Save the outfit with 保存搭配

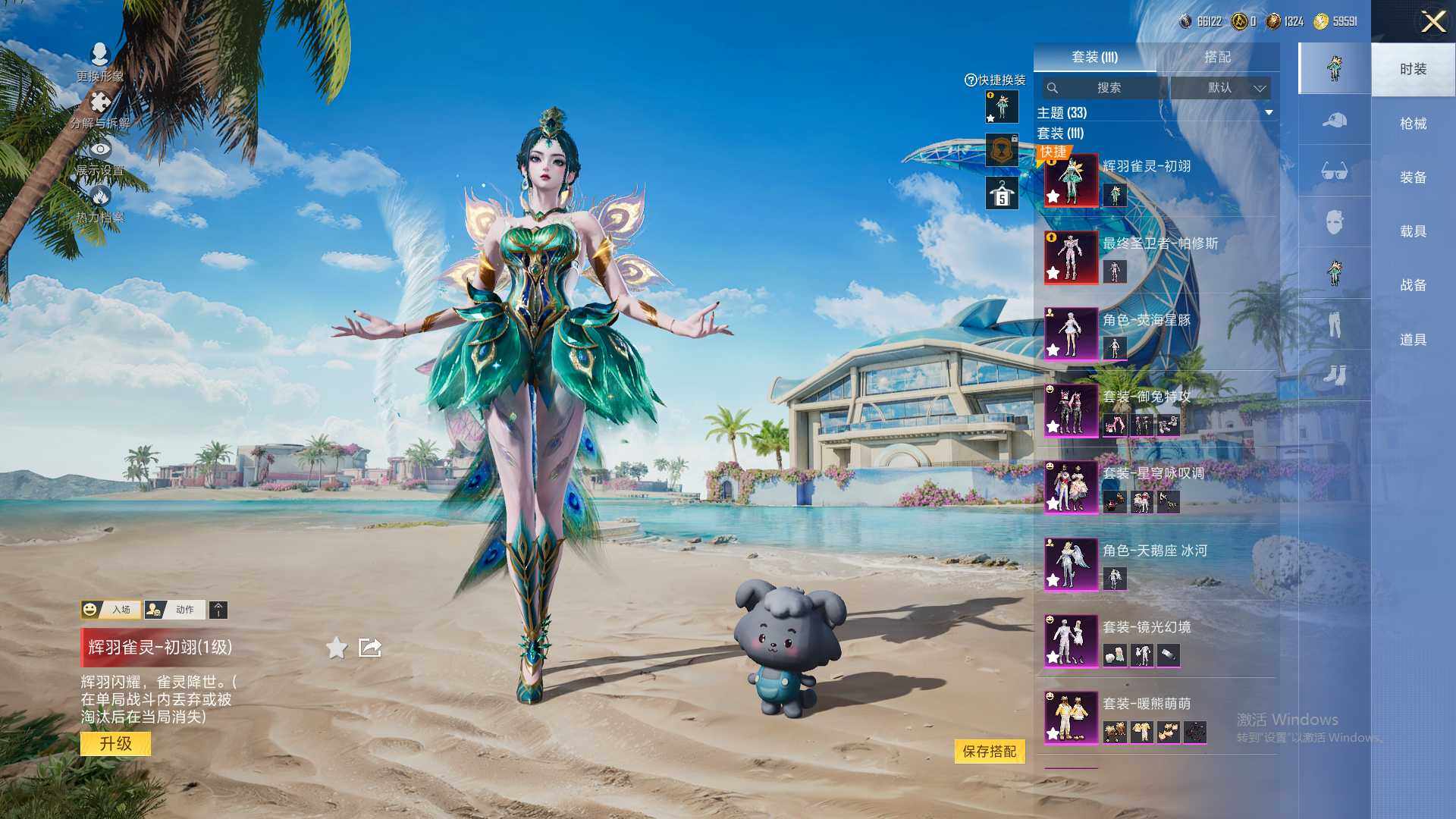989,752
